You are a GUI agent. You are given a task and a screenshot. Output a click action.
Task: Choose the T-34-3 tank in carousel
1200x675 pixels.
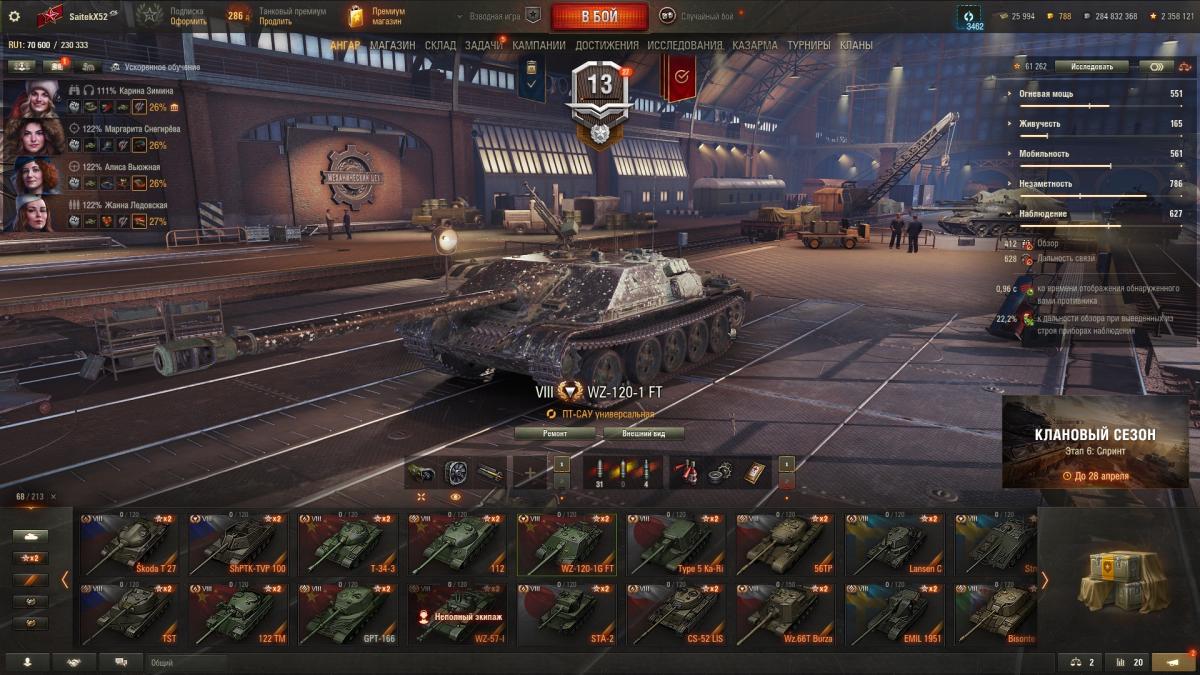click(x=347, y=545)
